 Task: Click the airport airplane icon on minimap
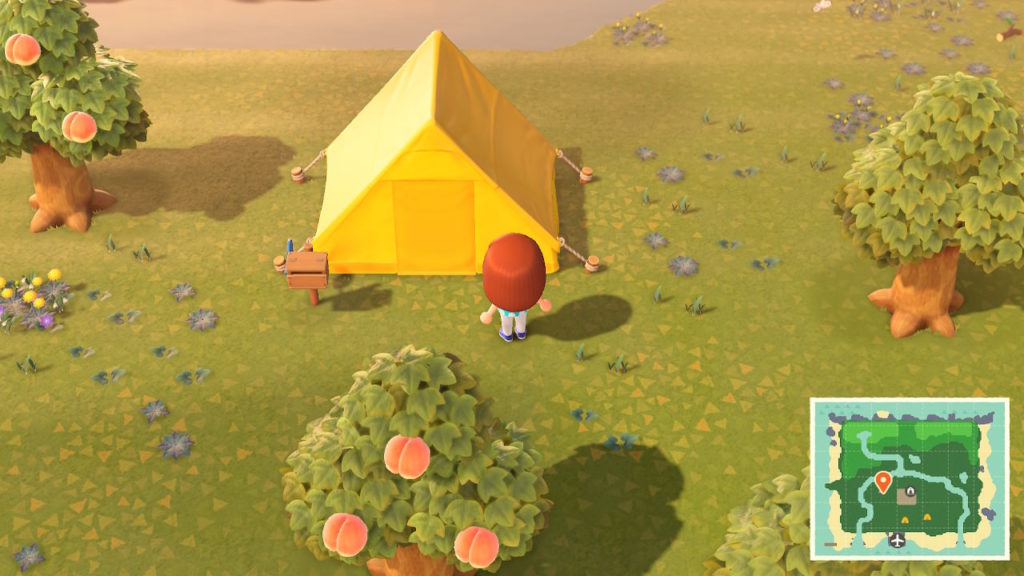(x=897, y=541)
